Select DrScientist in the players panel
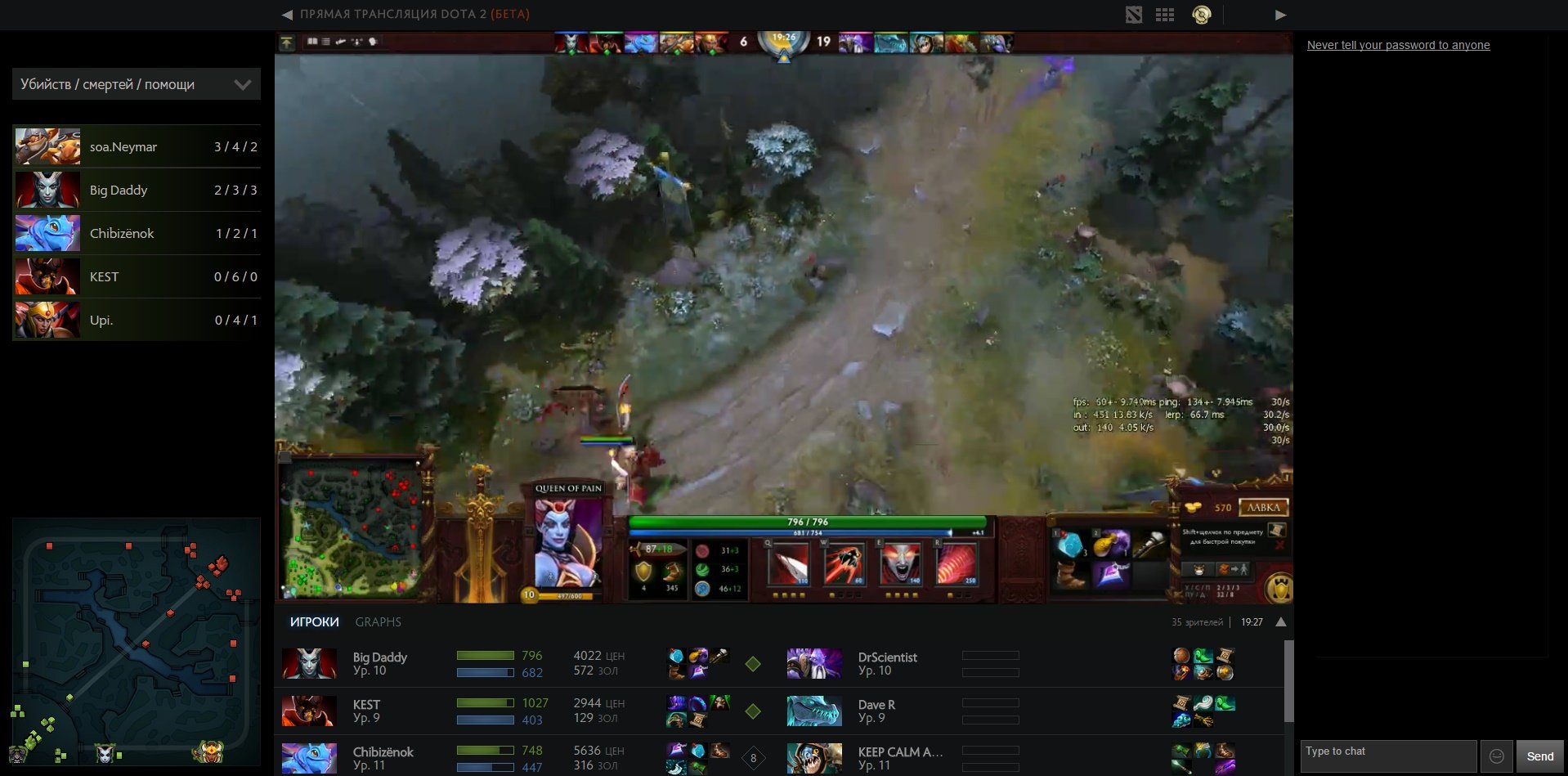 coord(887,663)
